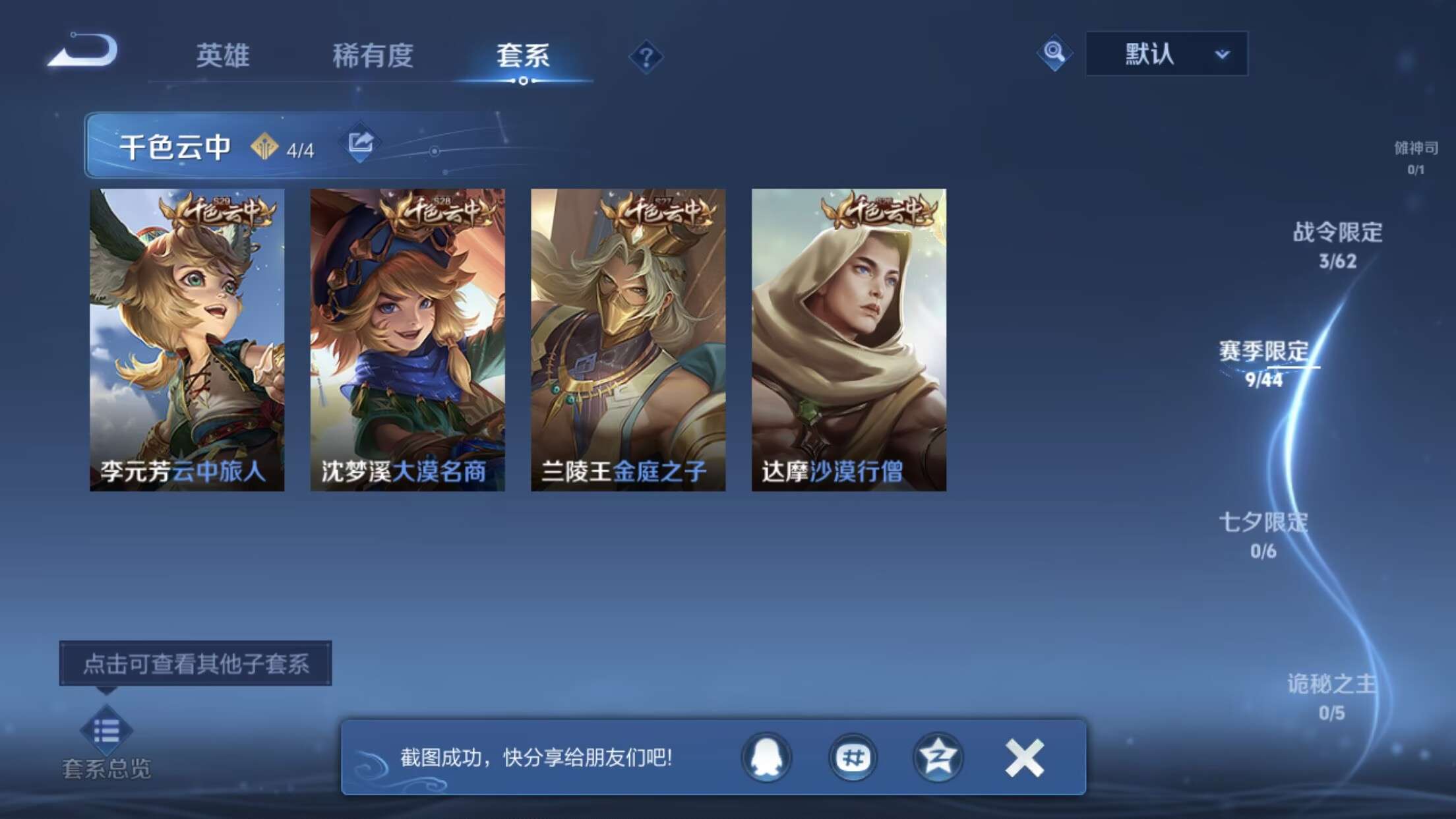The image size is (1456, 819).
Task: Share screenshot via the hashtag community icon
Action: click(x=853, y=758)
